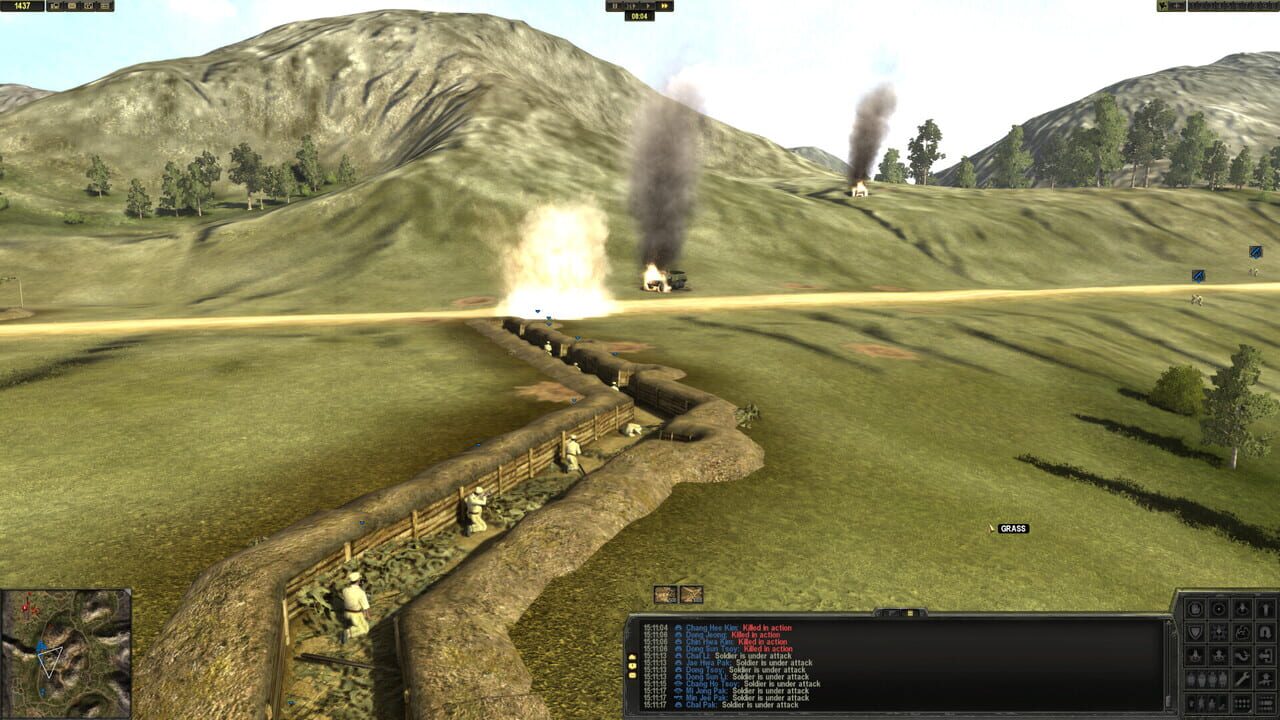Image resolution: width=1280 pixels, height=720 pixels.
Task: Select the attack target order icon
Action: tap(1221, 607)
